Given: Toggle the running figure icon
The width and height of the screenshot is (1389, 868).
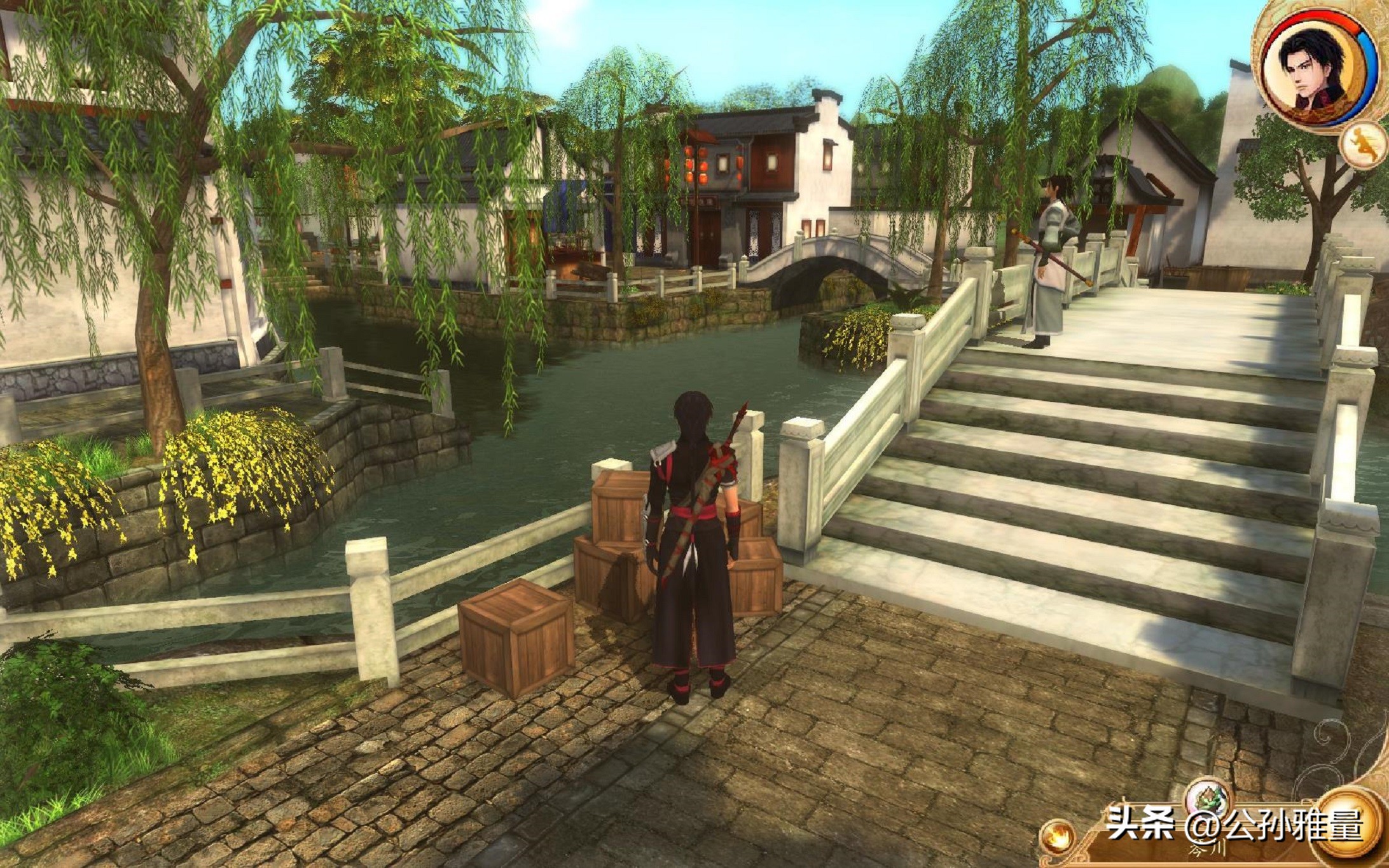Looking at the screenshot, I should pyautogui.click(x=1363, y=144).
